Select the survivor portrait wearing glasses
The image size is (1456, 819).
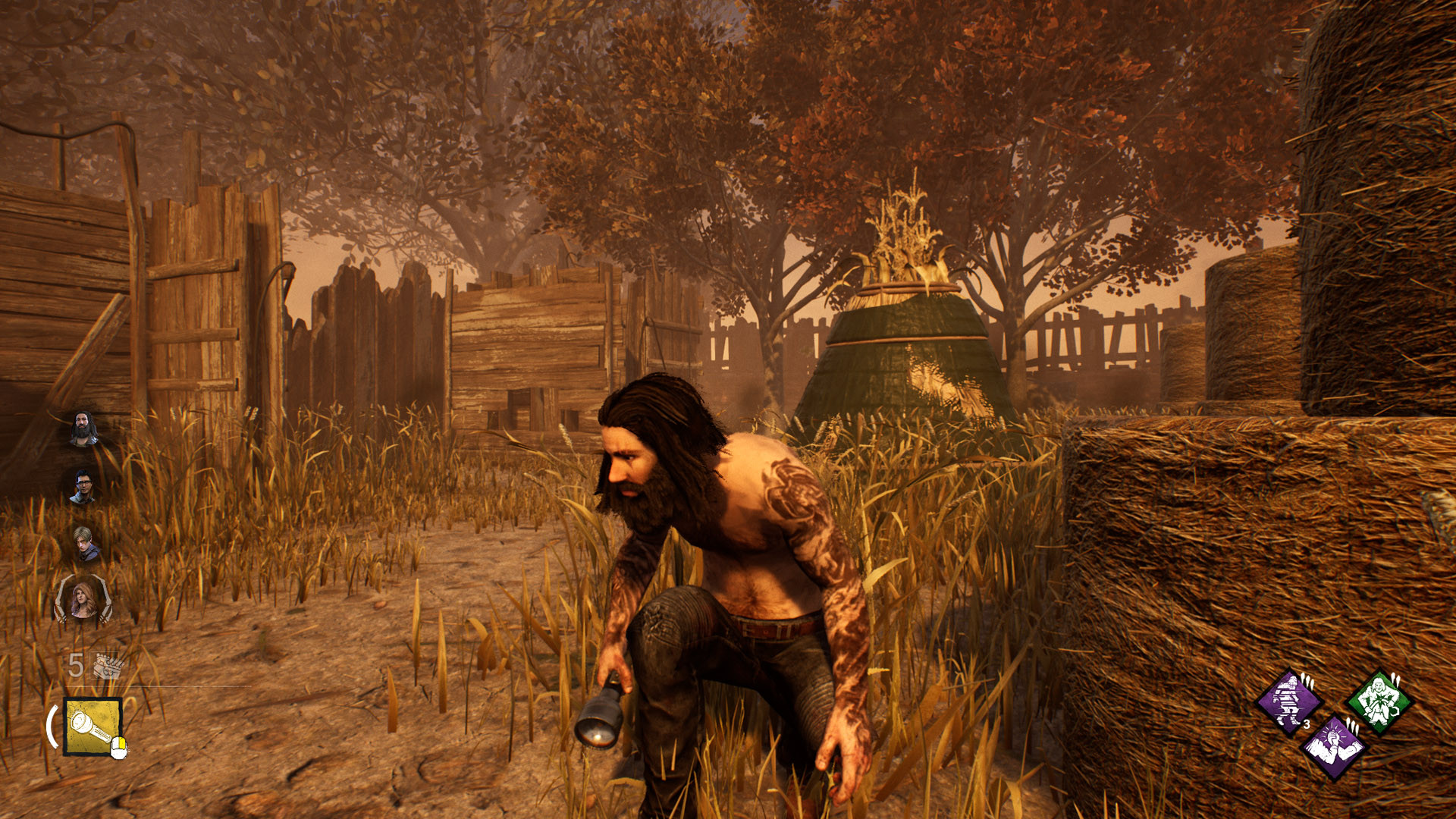click(x=85, y=487)
